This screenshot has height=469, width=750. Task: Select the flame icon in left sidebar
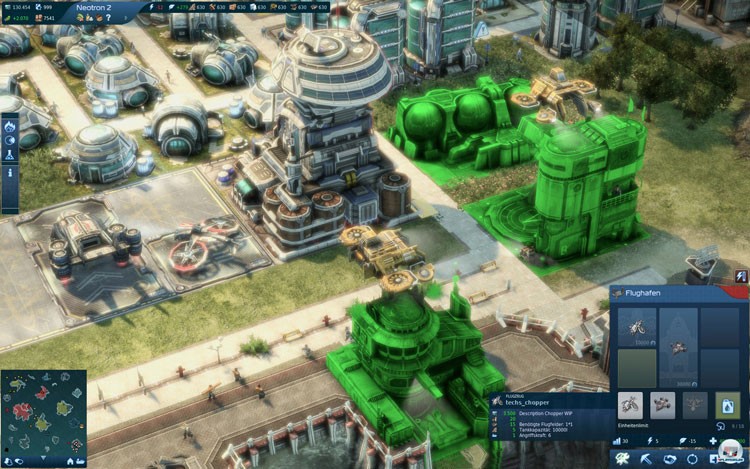click(9, 128)
